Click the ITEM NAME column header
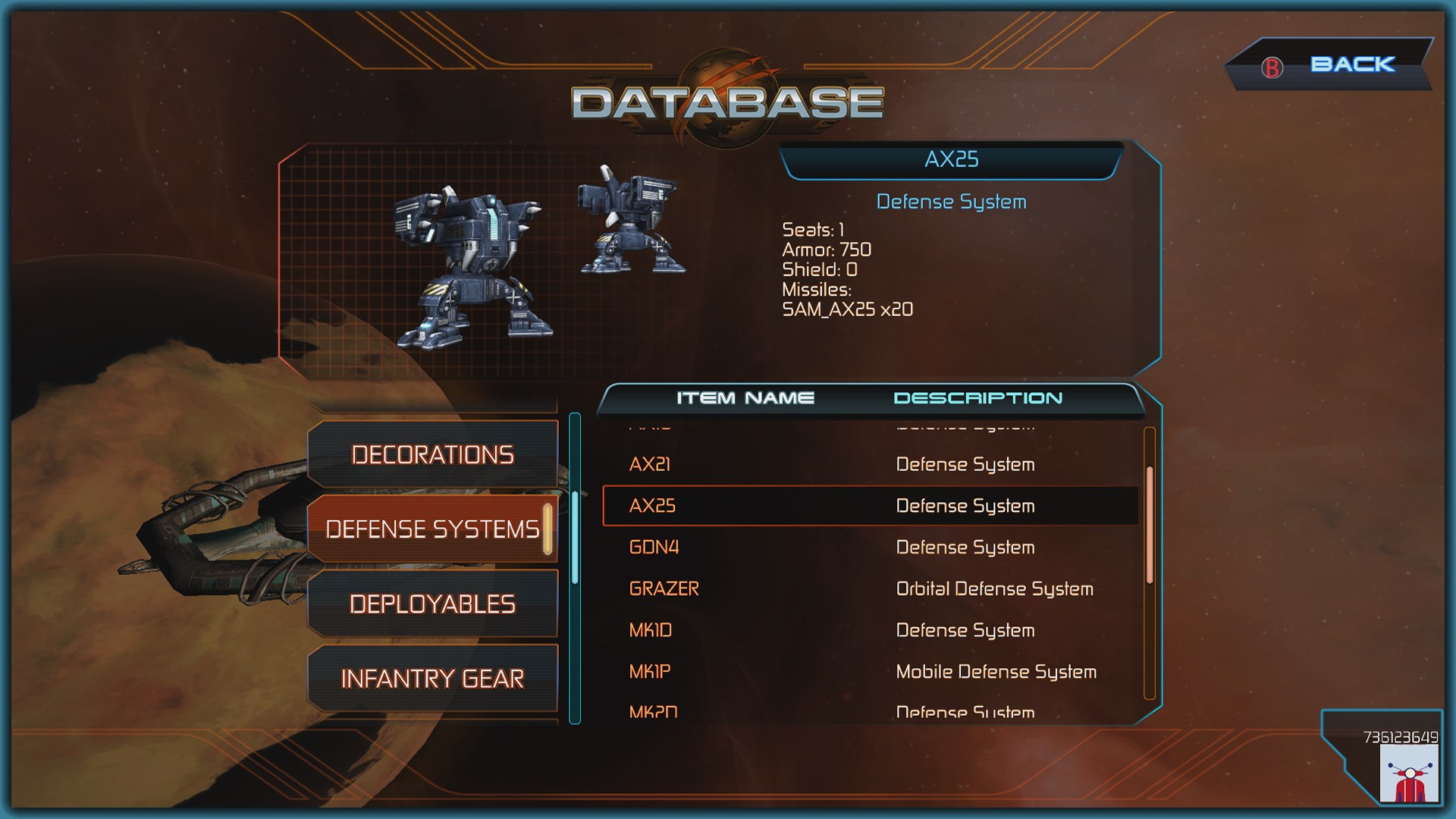Screen dimensions: 1456x819 pyautogui.click(x=745, y=397)
